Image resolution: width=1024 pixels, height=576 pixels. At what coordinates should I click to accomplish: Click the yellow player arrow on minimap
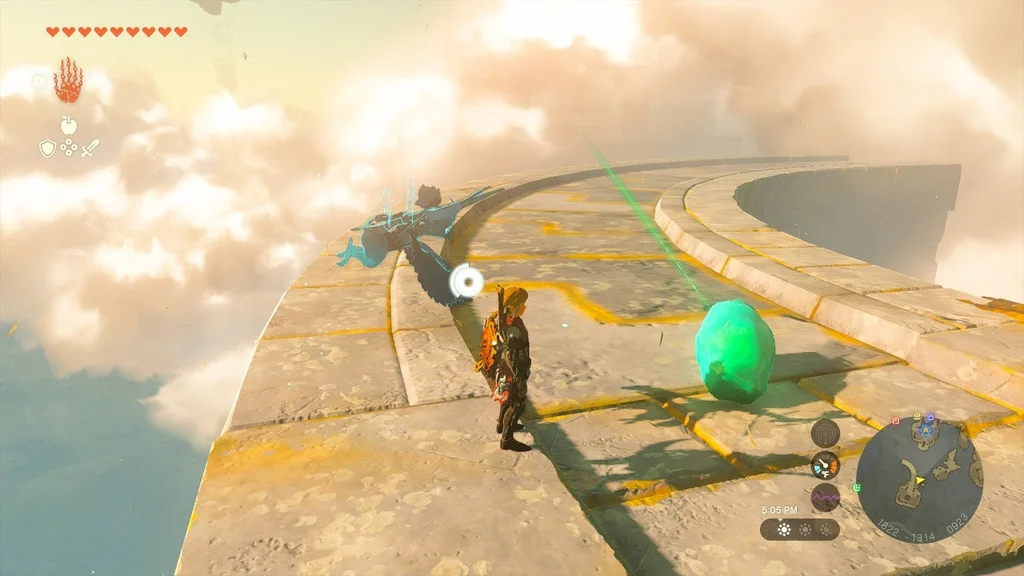919,480
